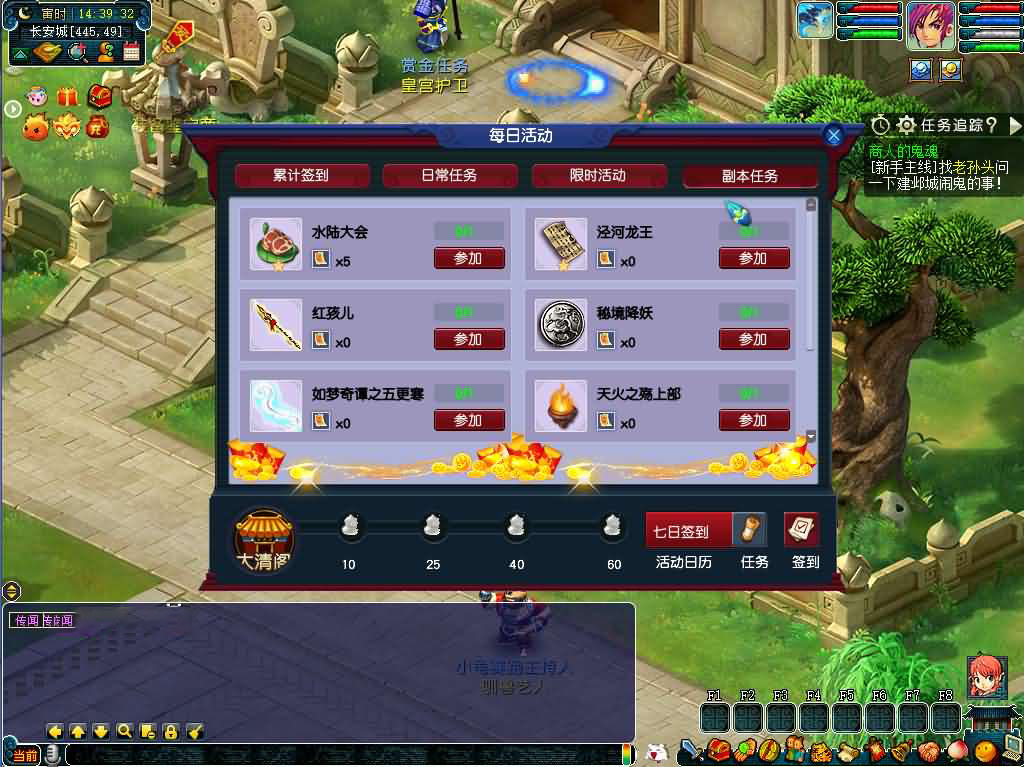Open the red treasure chest icon
Screen dimensions: 1024x767
point(98,96)
